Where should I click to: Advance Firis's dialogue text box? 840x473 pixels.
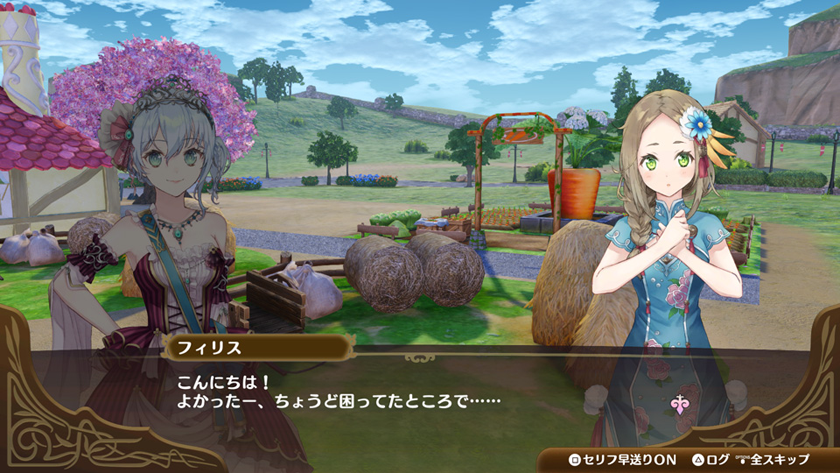pos(420,395)
